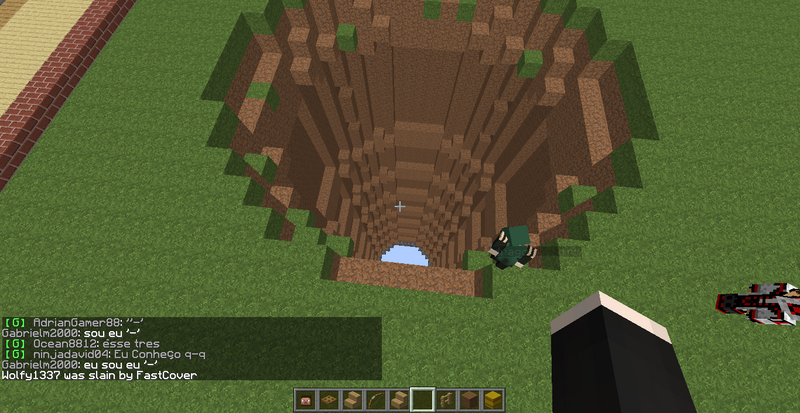Viewport: 800px width, 413px height.
Task: Select the player head hotbar slot
Action: [305, 400]
